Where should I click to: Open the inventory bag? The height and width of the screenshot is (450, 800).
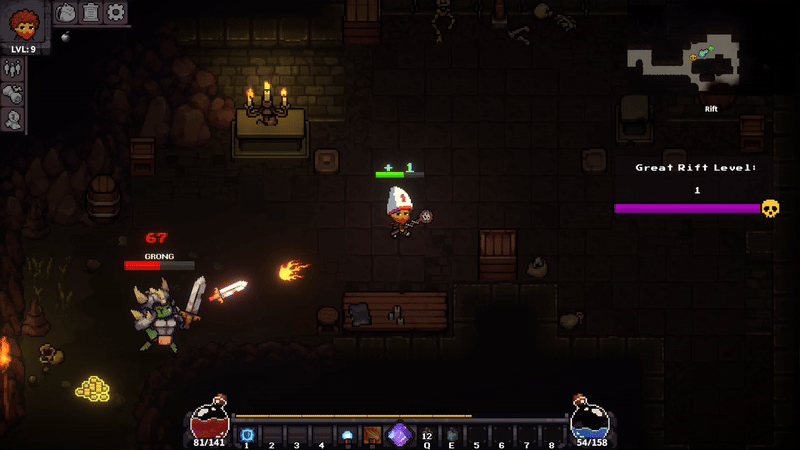[x=65, y=12]
